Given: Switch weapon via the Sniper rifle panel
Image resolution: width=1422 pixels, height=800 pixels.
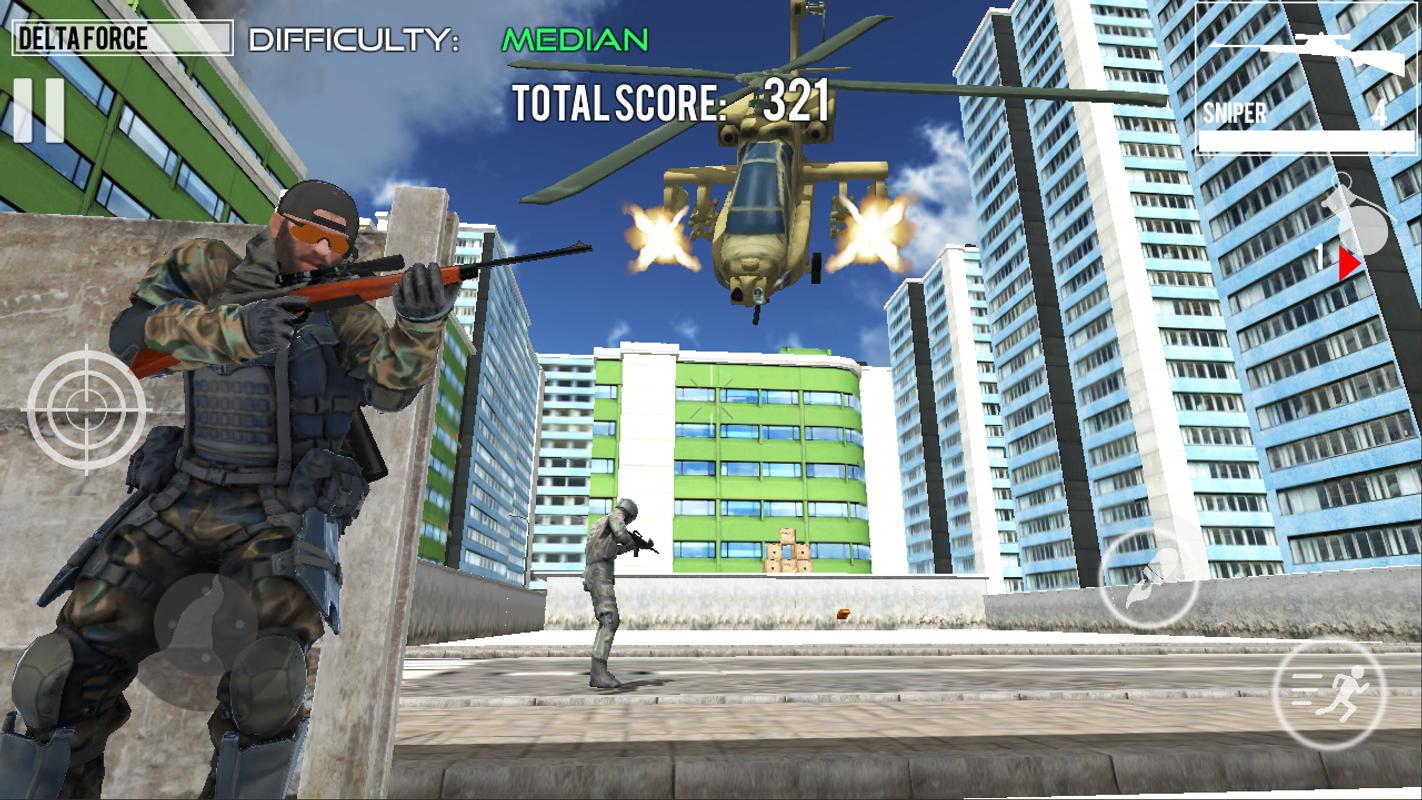Looking at the screenshot, I should (x=1304, y=78).
